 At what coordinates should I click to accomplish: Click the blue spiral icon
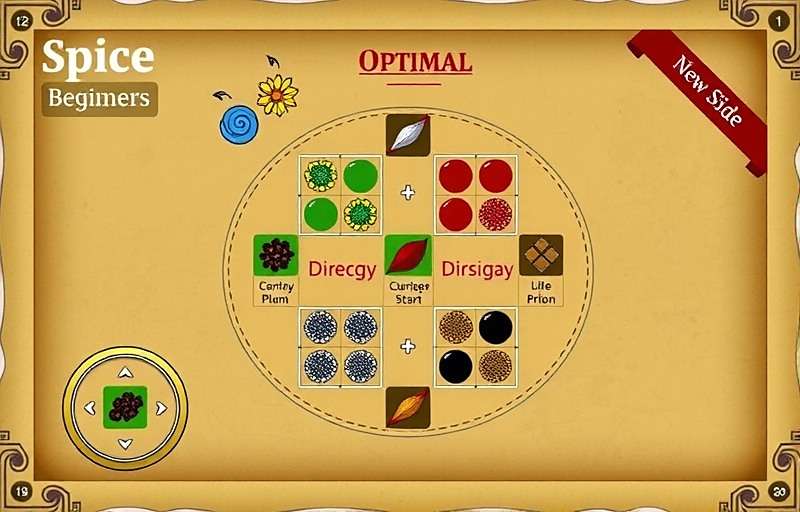pyautogui.click(x=239, y=125)
